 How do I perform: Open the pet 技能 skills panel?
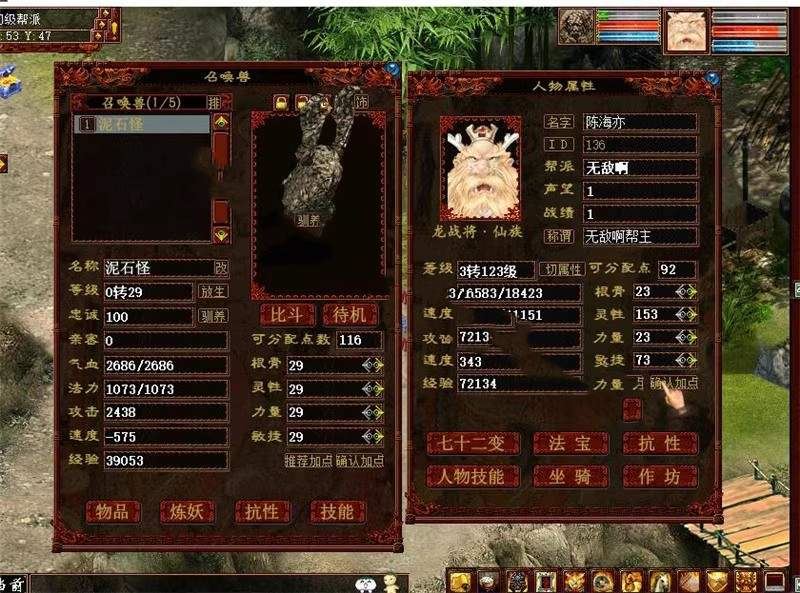click(337, 512)
